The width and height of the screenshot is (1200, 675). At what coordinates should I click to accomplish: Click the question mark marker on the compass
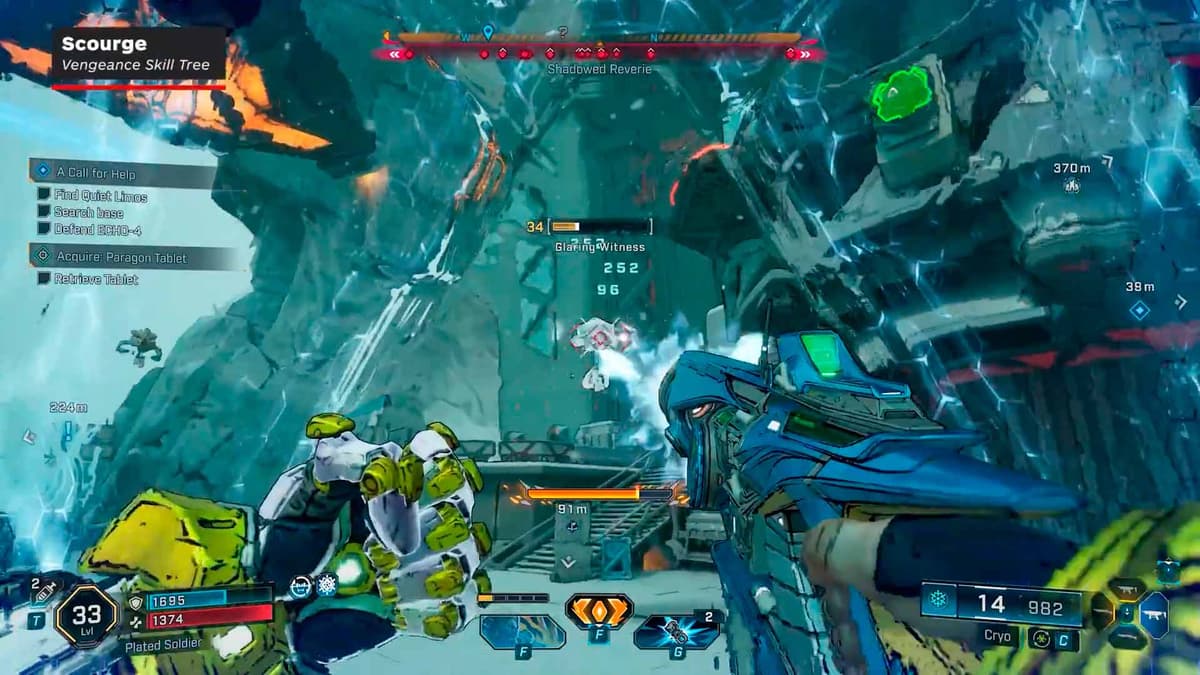coord(563,32)
